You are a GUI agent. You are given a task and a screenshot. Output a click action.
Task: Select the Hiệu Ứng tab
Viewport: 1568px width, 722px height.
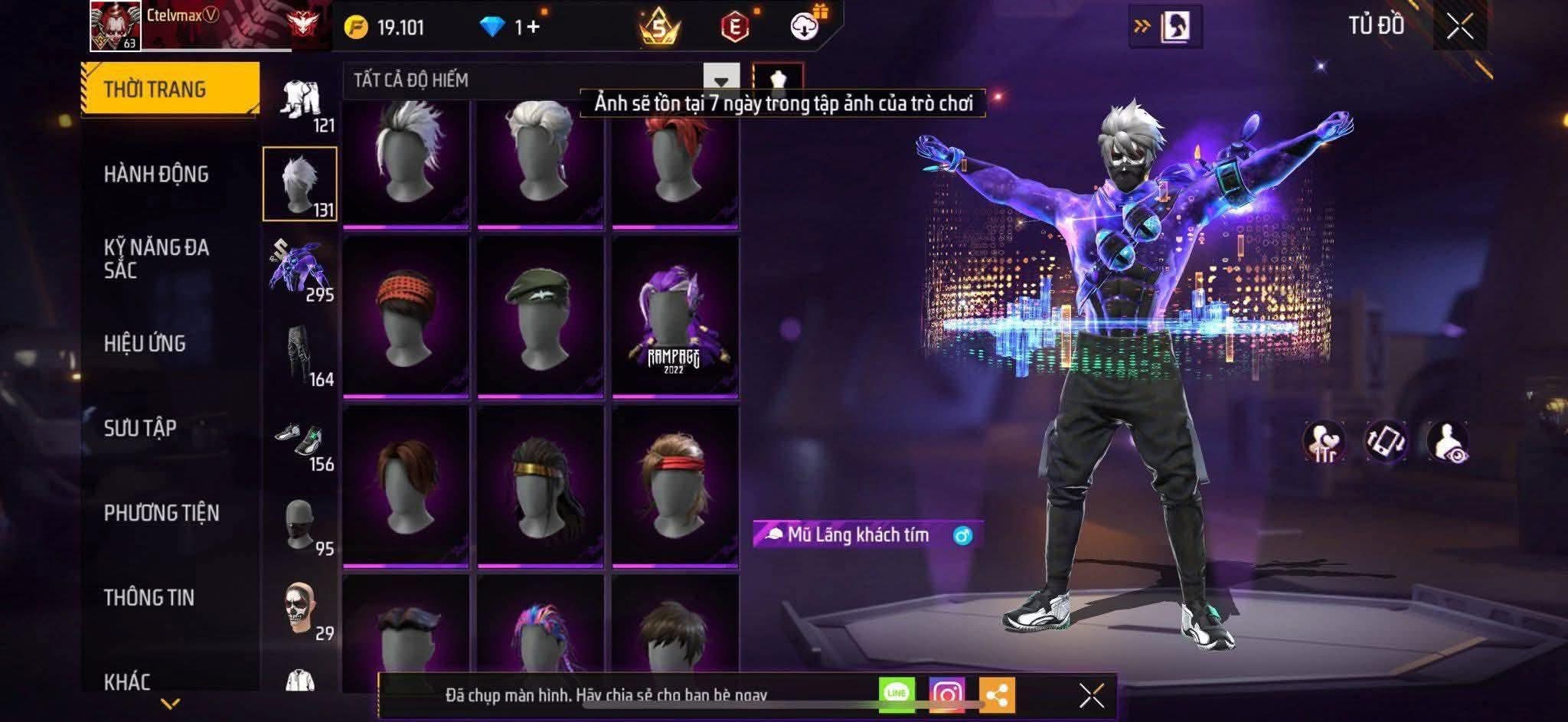click(x=145, y=344)
